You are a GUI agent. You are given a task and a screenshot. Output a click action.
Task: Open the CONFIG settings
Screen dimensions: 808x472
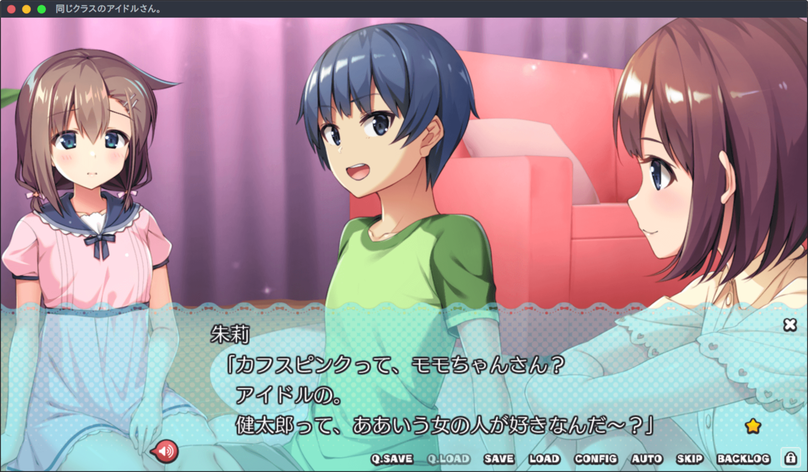click(x=596, y=459)
